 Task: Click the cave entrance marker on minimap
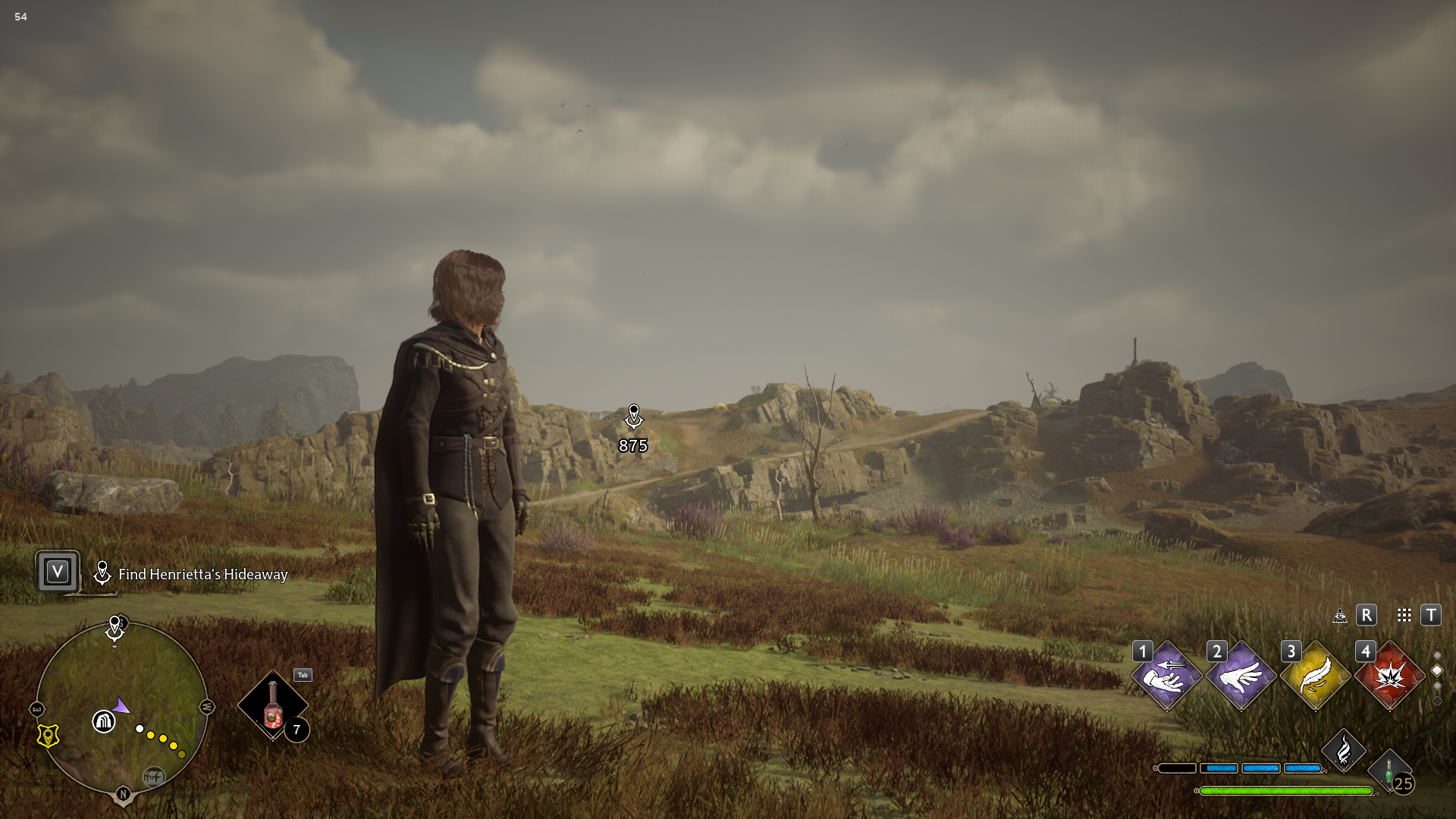click(103, 720)
